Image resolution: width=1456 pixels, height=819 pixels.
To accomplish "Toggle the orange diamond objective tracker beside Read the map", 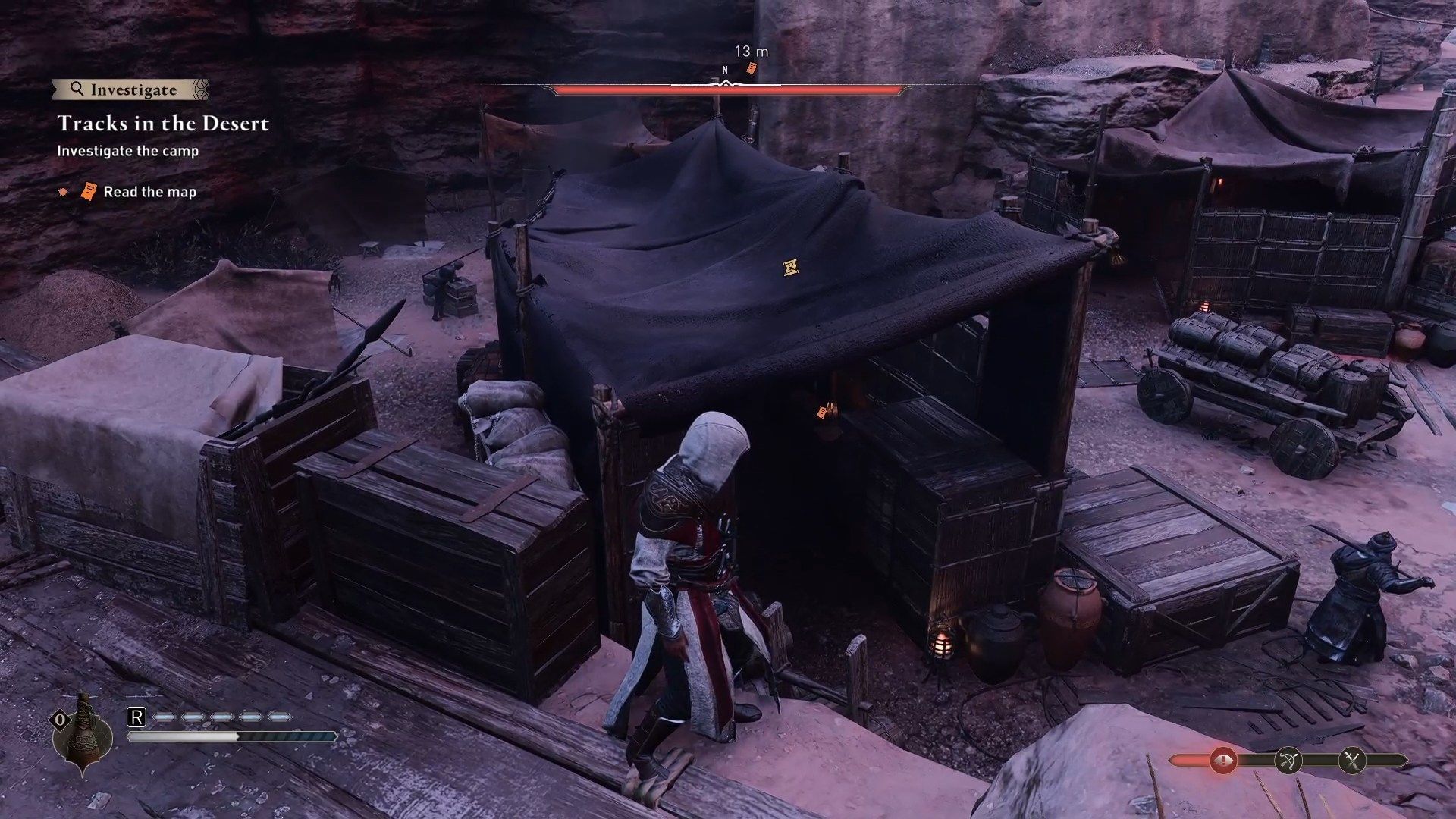I will click(62, 190).
